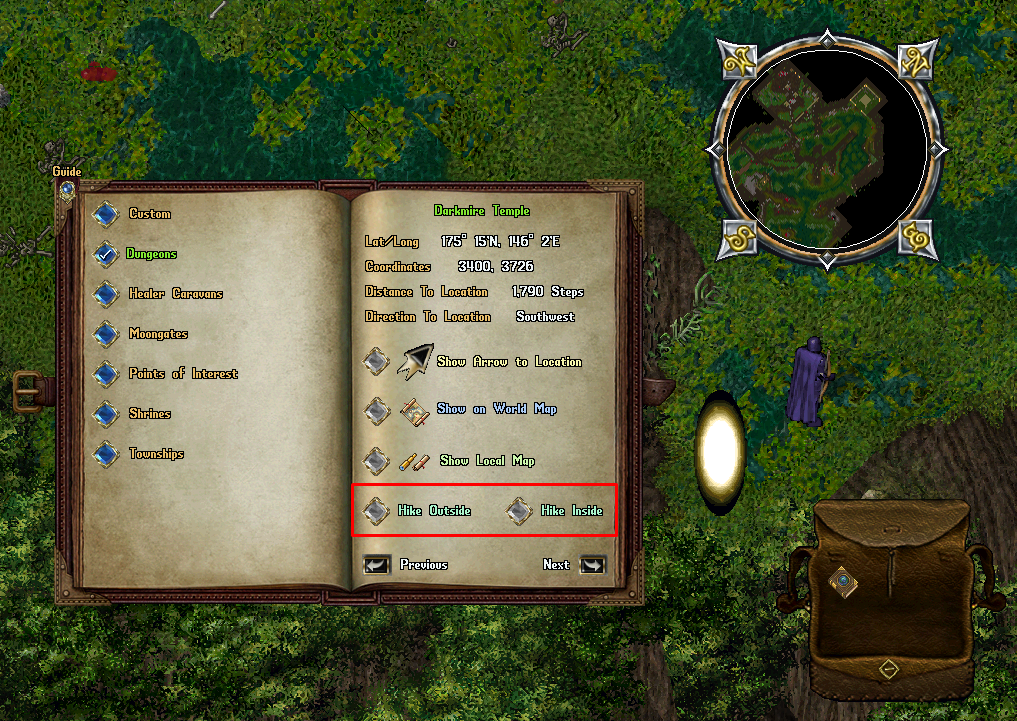Minimize the backpack with bottom button

point(886,669)
